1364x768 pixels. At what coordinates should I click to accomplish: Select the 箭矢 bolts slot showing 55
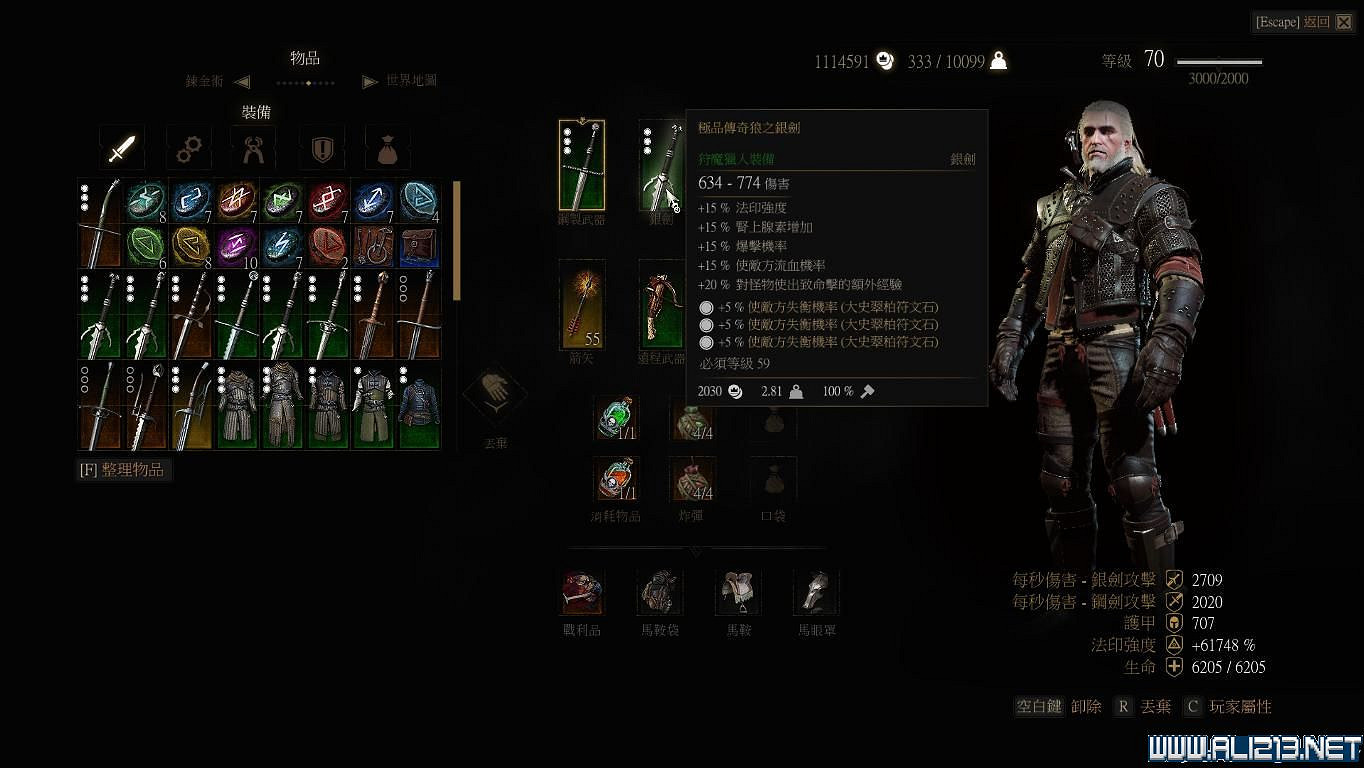(x=581, y=305)
